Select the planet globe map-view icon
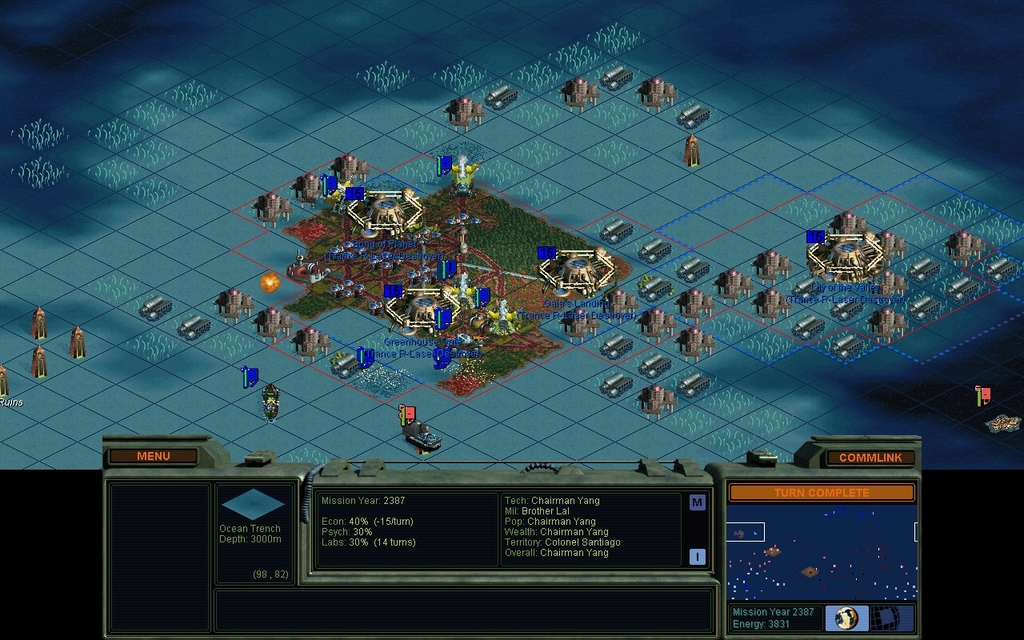Image resolution: width=1024 pixels, height=640 pixels. (x=847, y=618)
